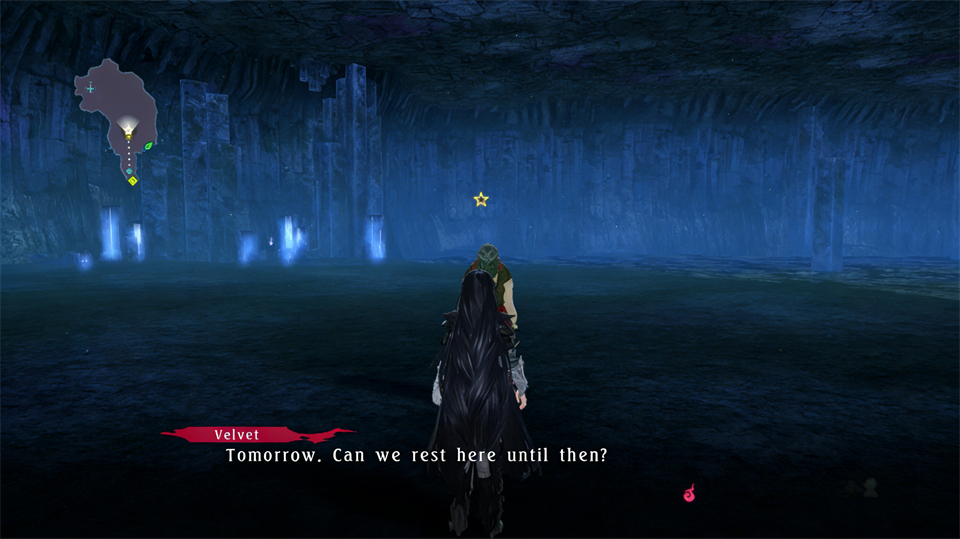The height and width of the screenshot is (539, 960).
Task: Select the green leaf marker on the minimap
Action: coord(149,146)
